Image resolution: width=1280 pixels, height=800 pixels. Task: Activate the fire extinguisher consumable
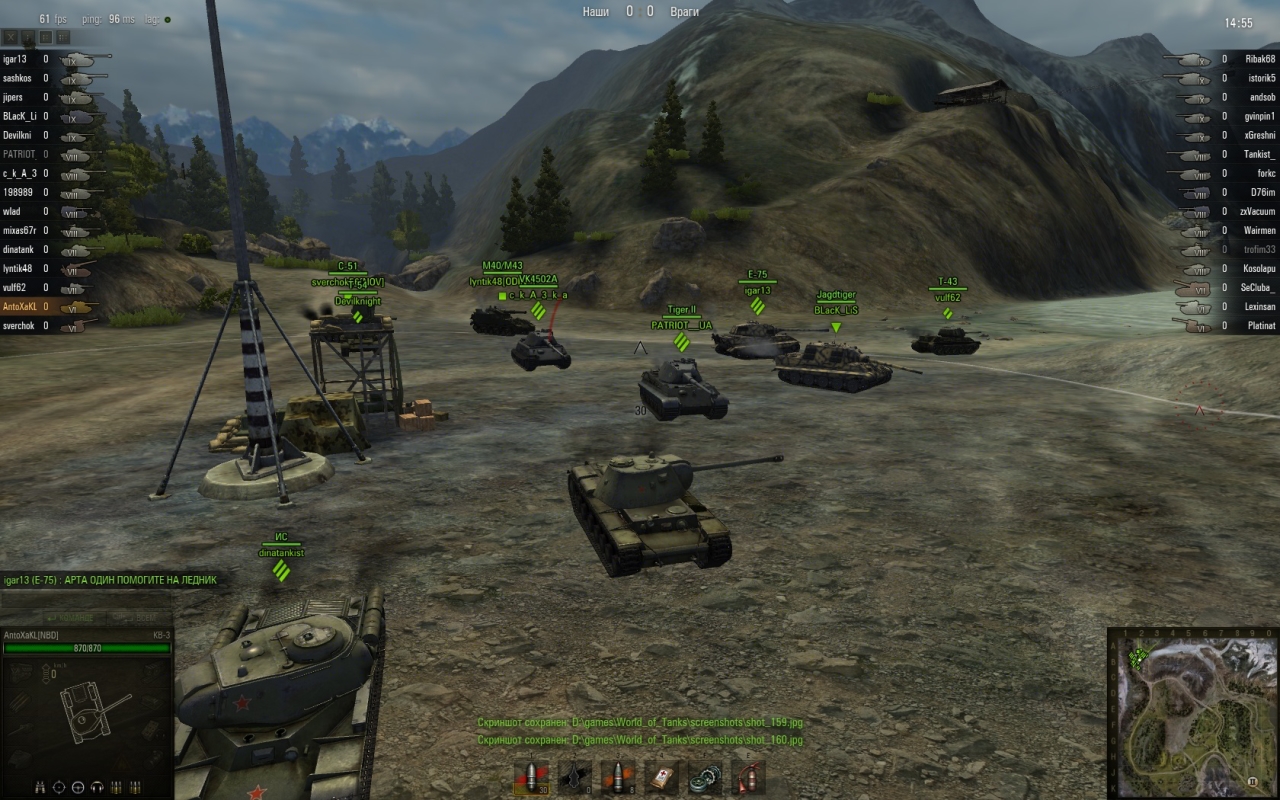(x=748, y=776)
